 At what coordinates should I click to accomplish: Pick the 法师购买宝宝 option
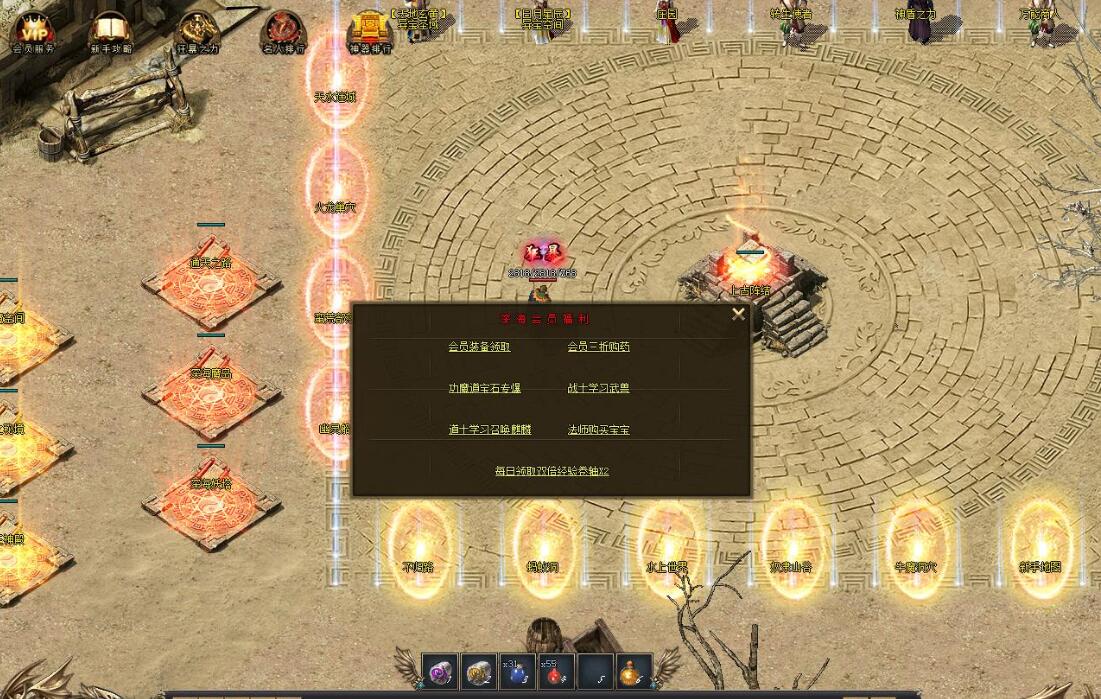(x=598, y=430)
